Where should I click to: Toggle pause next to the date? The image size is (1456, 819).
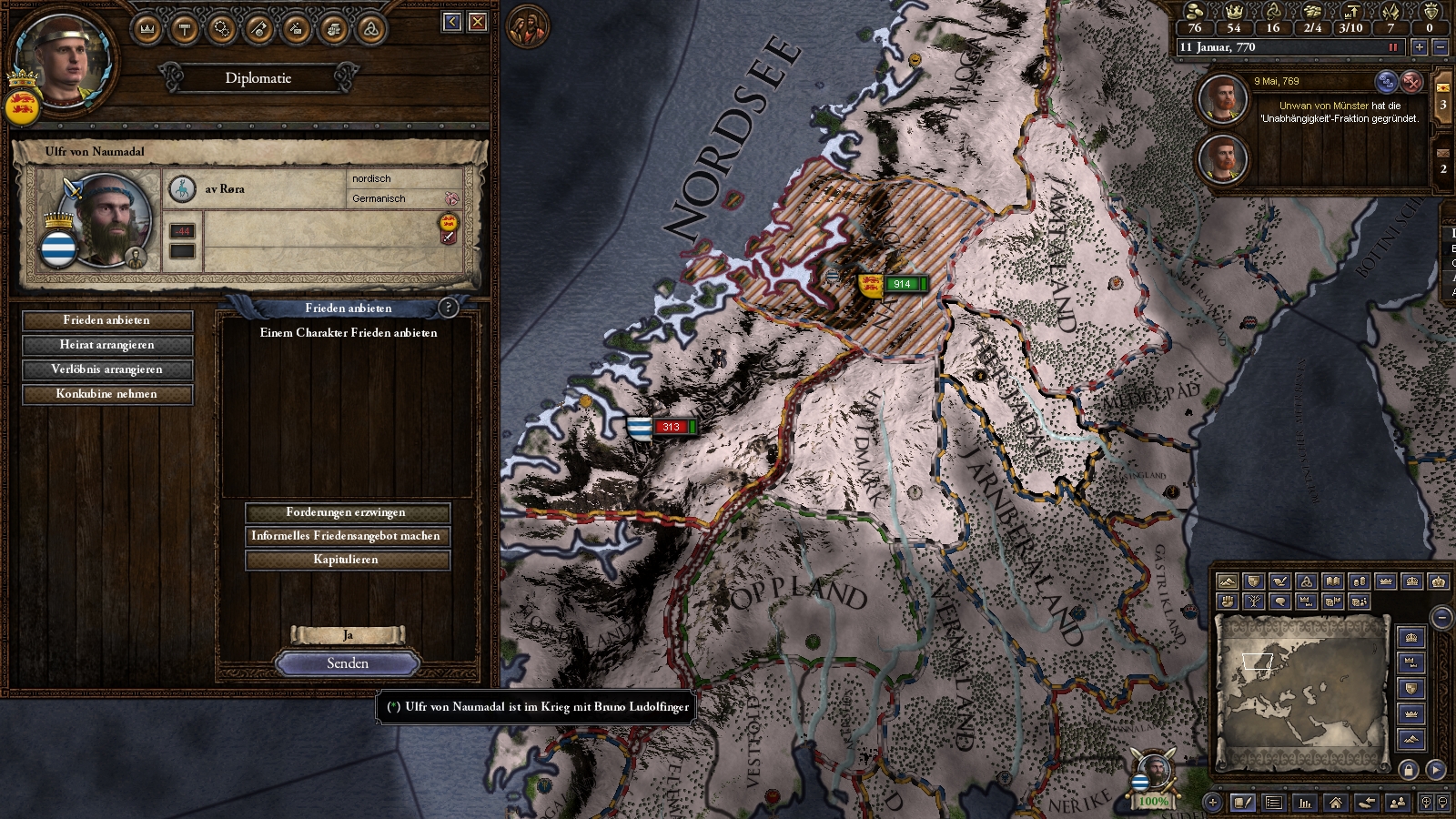click(1392, 47)
